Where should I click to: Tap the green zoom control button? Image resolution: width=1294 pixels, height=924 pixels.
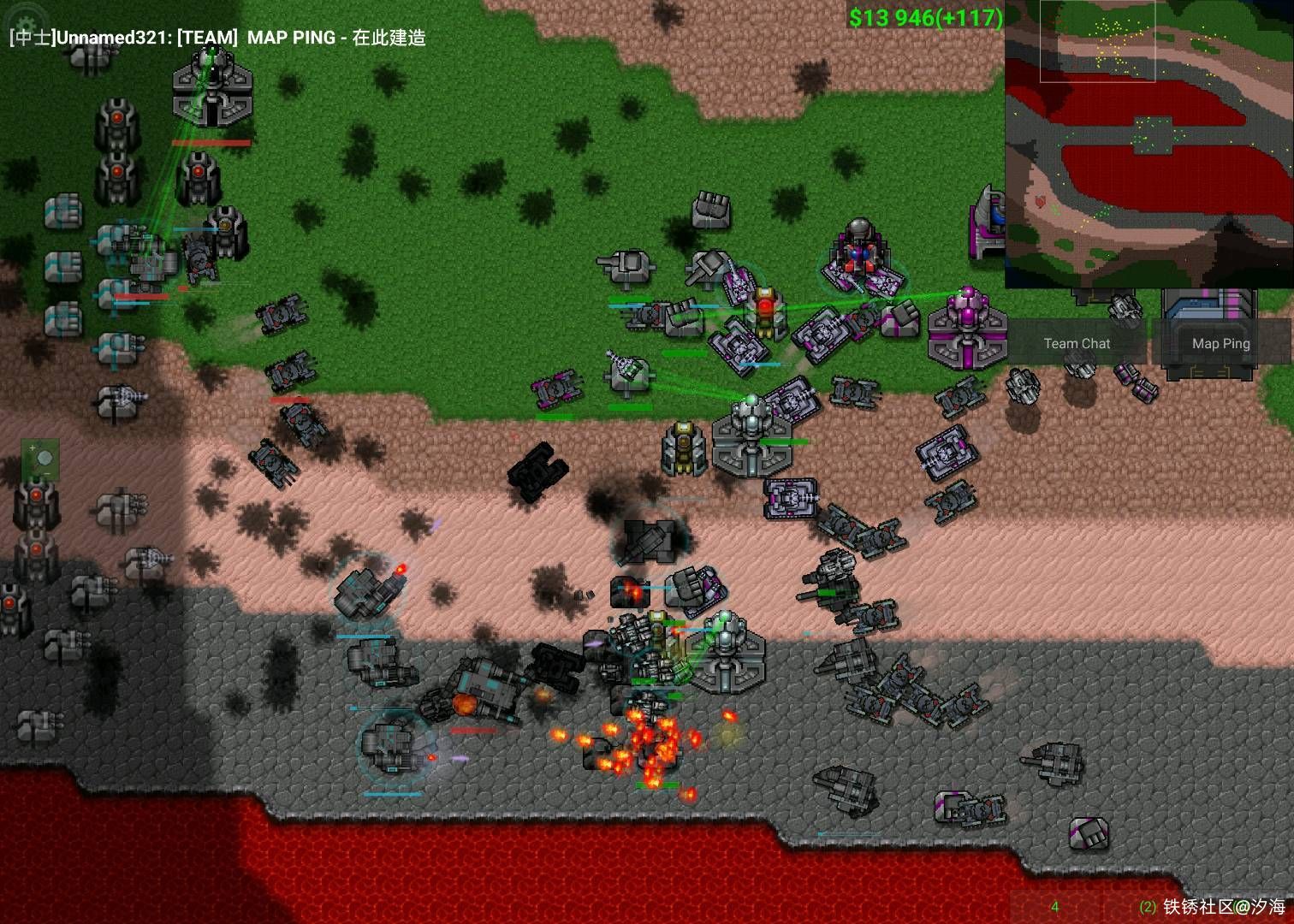40,459
